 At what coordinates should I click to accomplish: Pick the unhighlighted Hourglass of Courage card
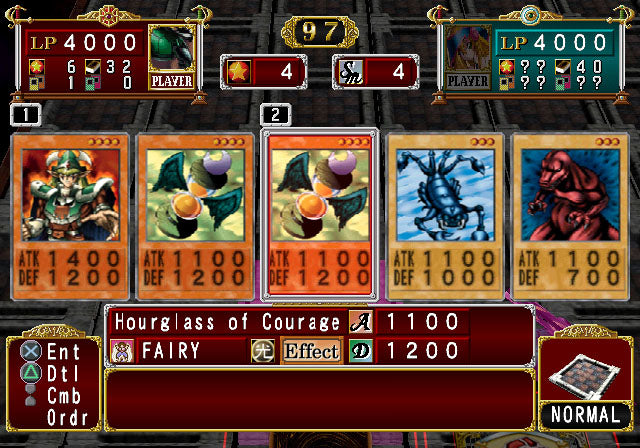[195, 215]
